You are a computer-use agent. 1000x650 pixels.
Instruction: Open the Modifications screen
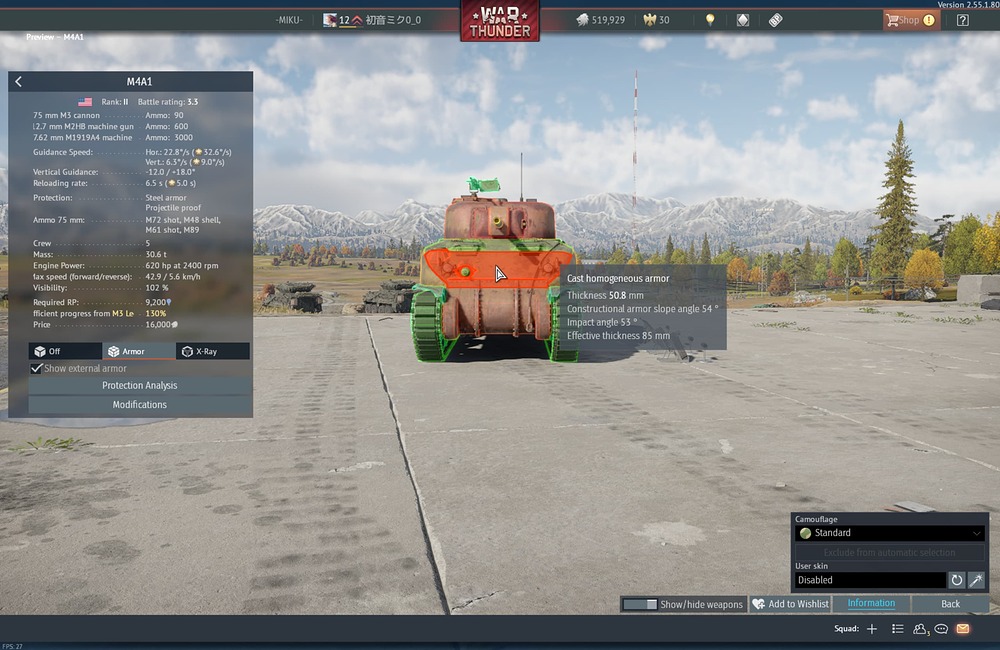pos(140,405)
